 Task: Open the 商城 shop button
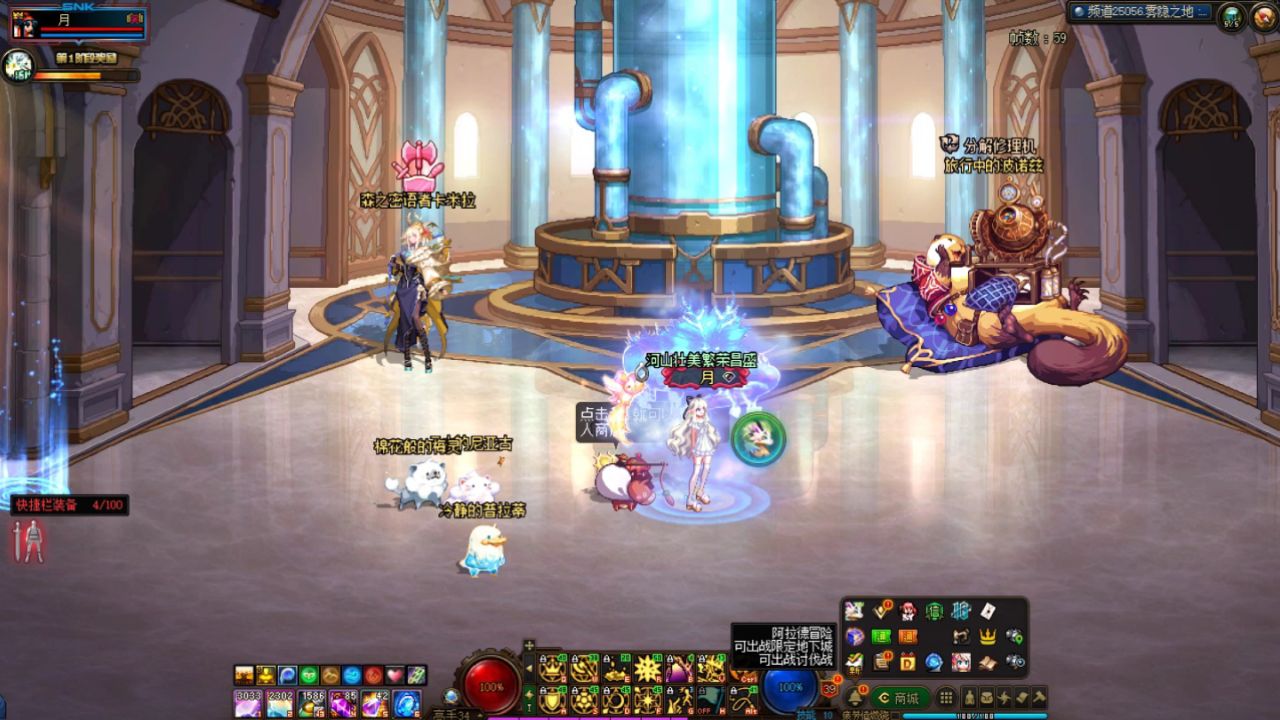898,698
